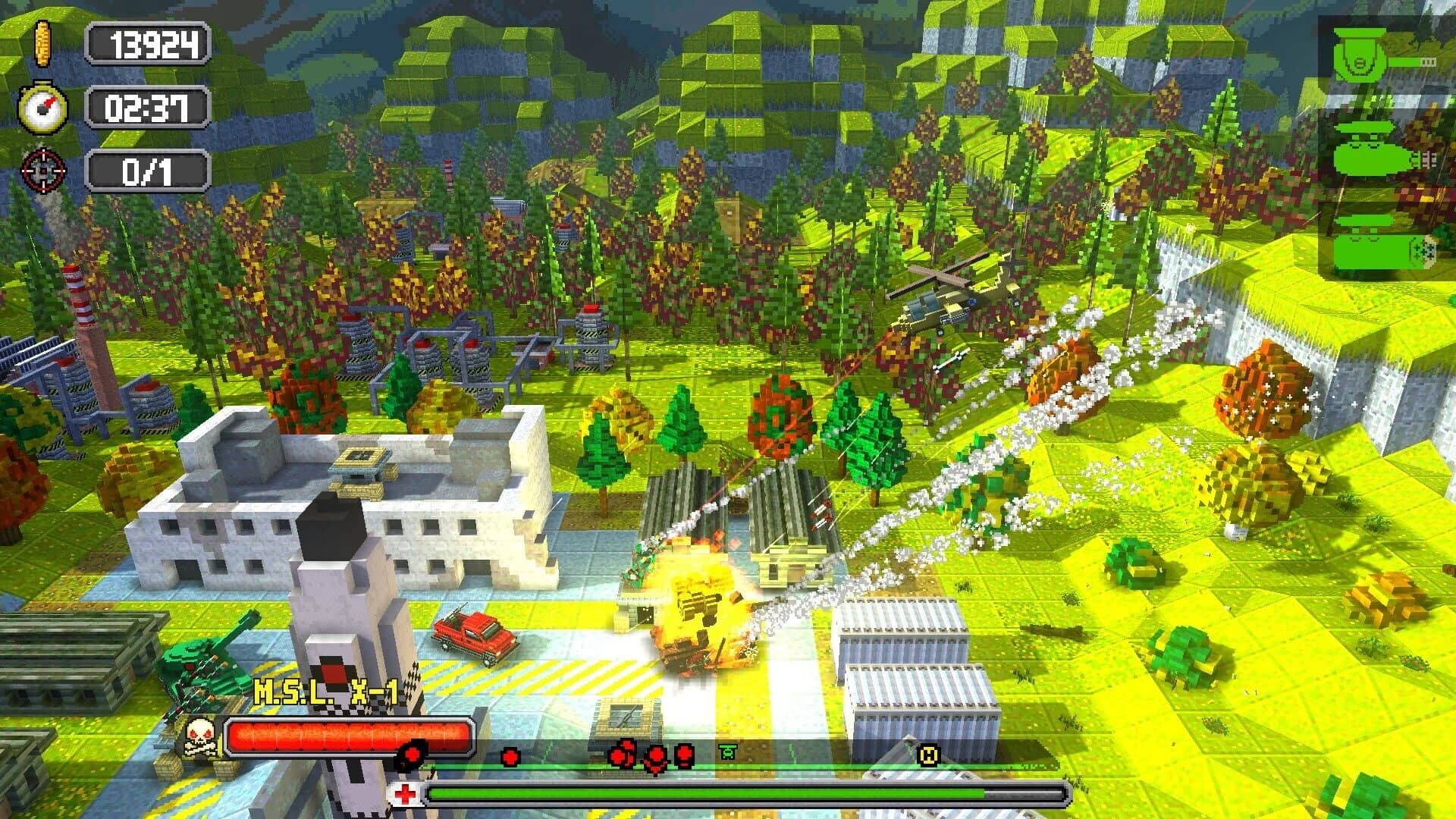Click the gold coin currency icon
1456x819 pixels.
click(42, 43)
